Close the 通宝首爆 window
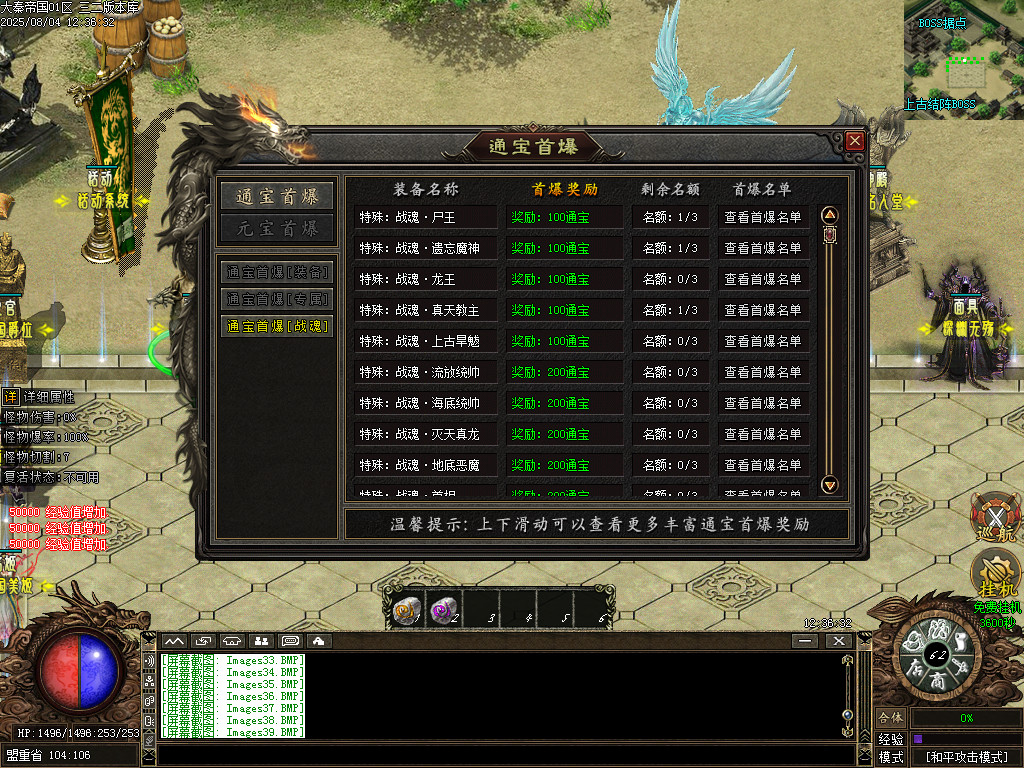This screenshot has width=1024, height=768. coord(854,141)
